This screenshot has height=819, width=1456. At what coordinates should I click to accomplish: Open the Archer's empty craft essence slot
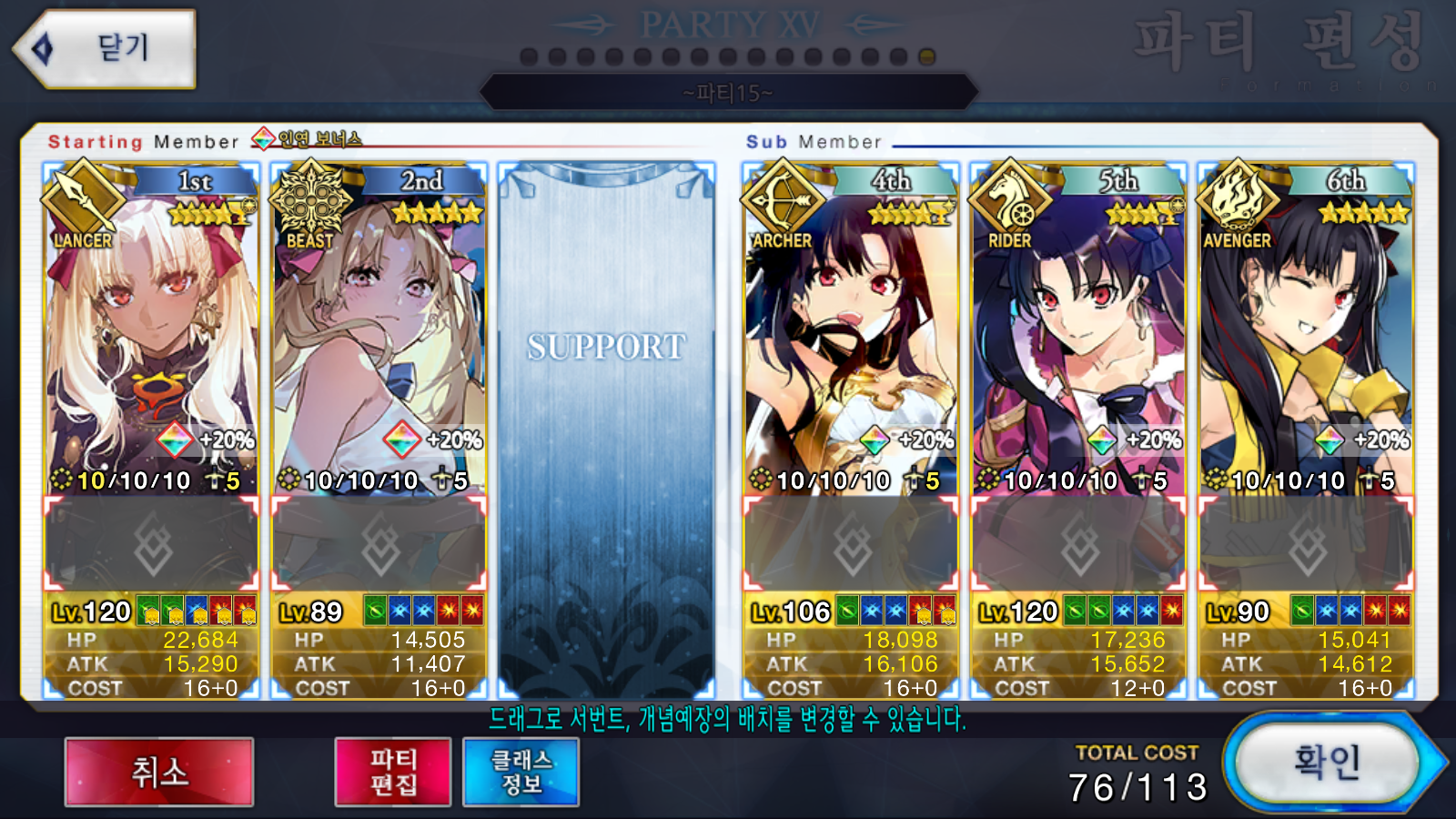pos(850,544)
